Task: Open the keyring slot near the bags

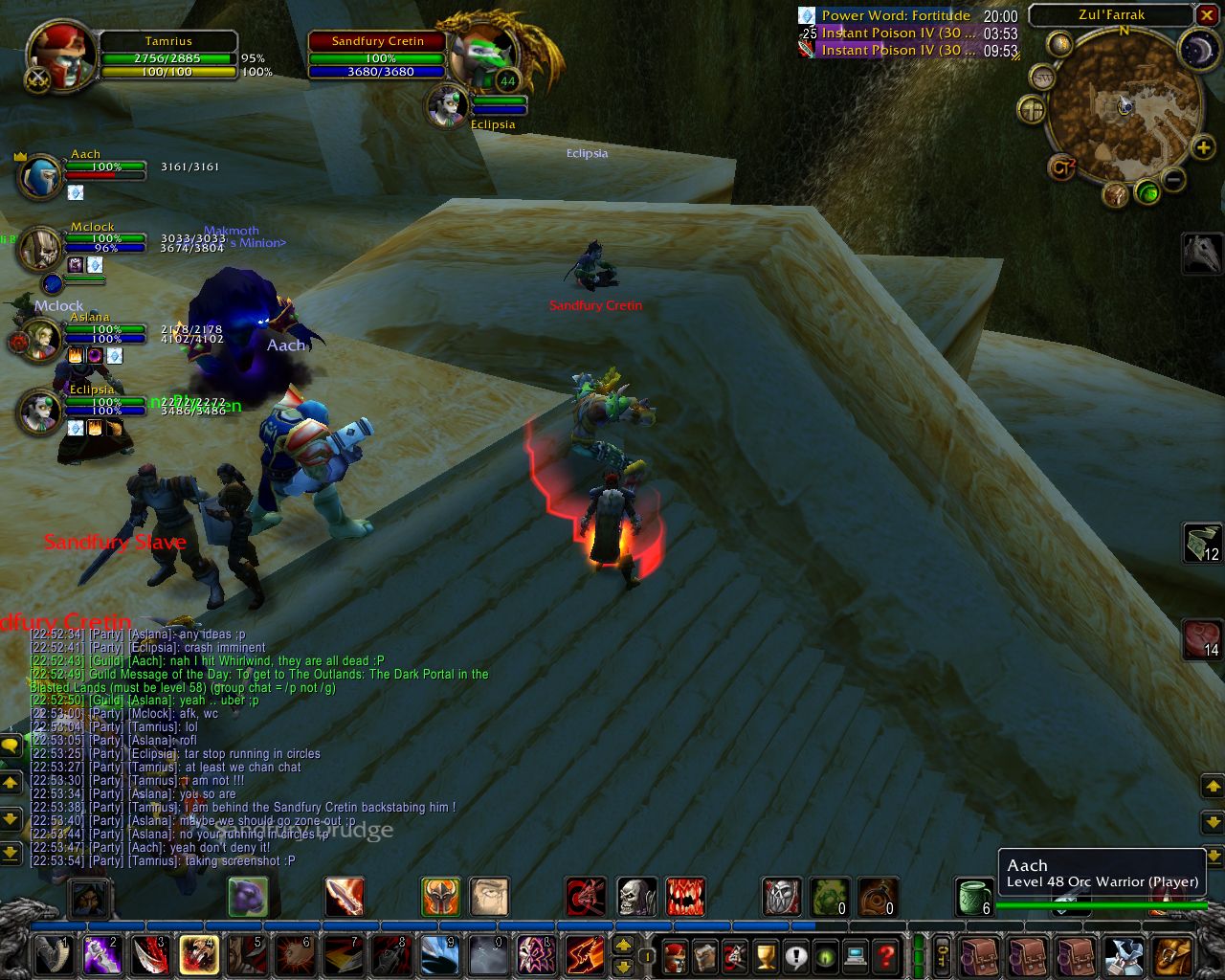Action: [x=942, y=954]
